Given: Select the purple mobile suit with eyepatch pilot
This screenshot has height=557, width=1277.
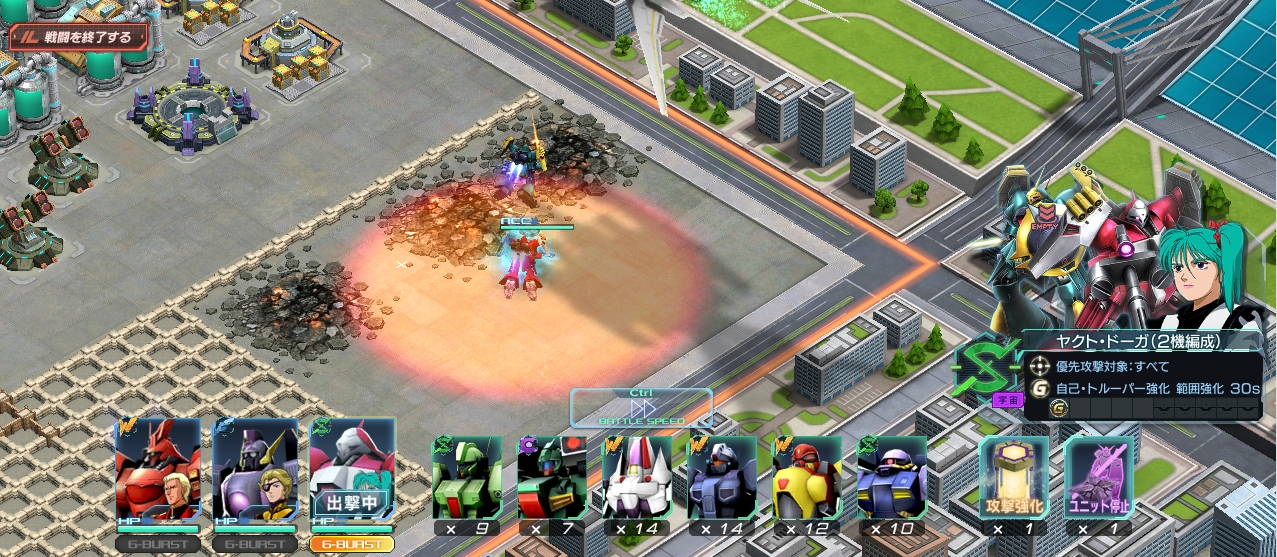Looking at the screenshot, I should tap(254, 472).
